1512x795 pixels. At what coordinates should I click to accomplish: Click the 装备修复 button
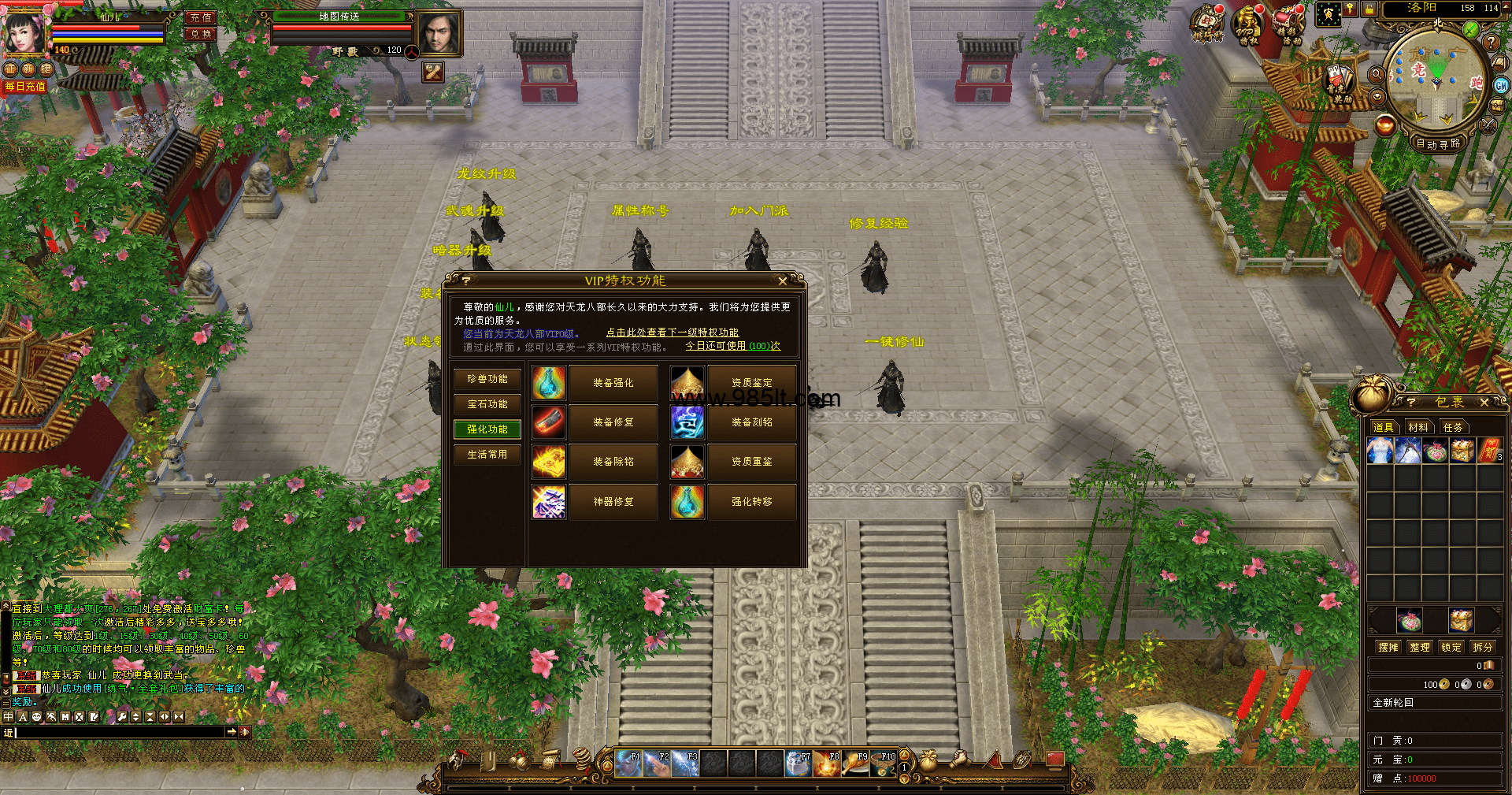(613, 422)
